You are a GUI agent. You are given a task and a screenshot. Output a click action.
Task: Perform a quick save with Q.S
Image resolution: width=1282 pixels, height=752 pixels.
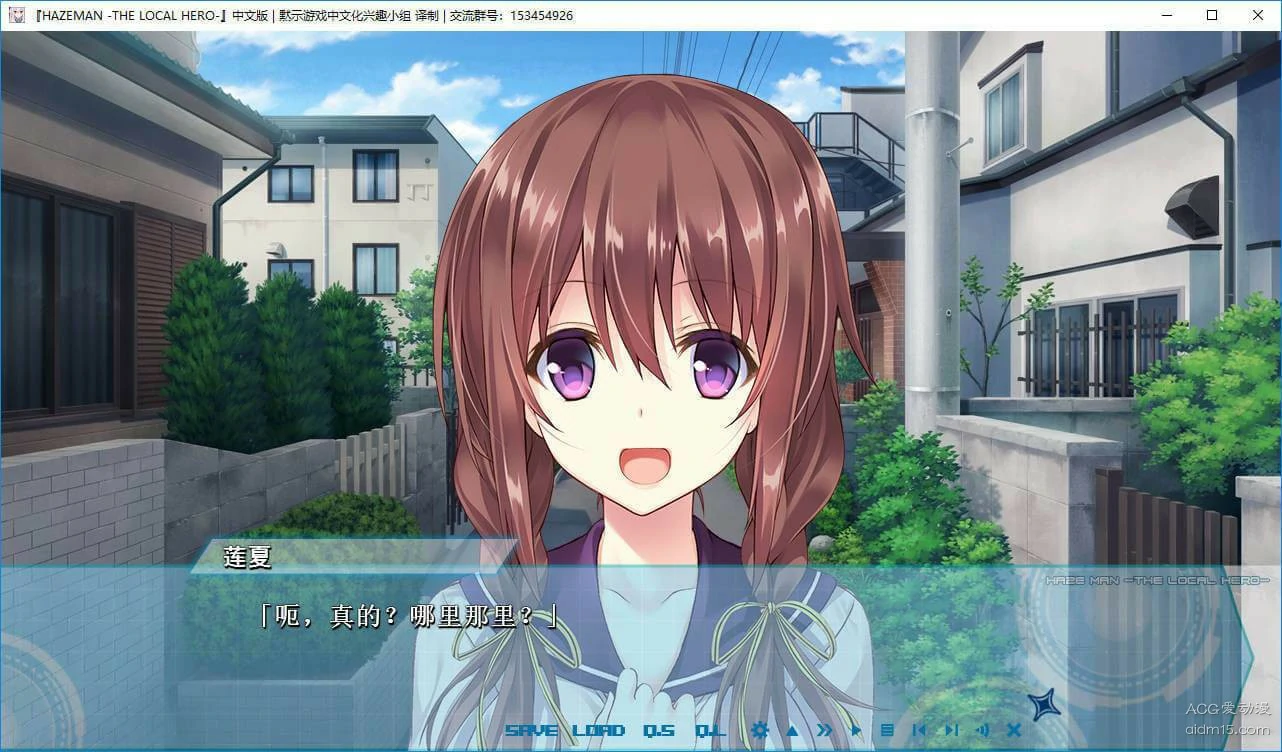[659, 730]
